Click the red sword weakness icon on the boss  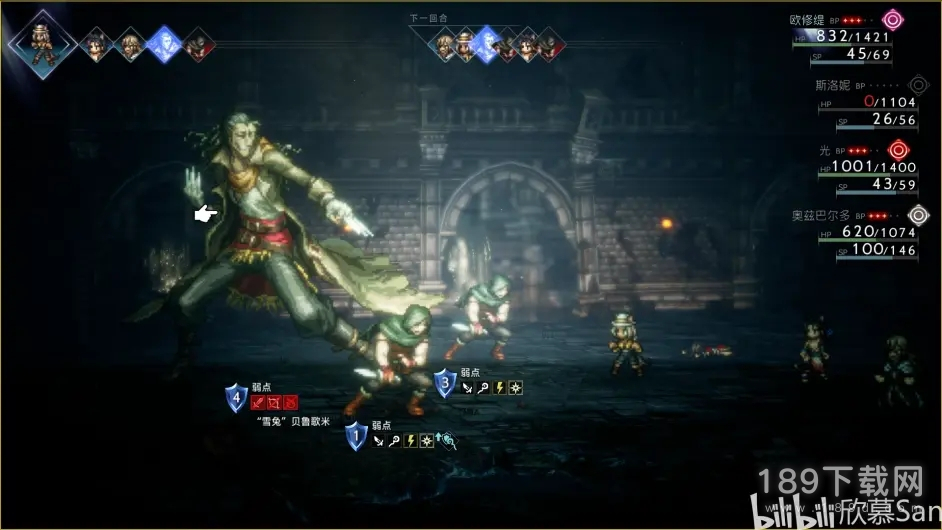click(258, 402)
